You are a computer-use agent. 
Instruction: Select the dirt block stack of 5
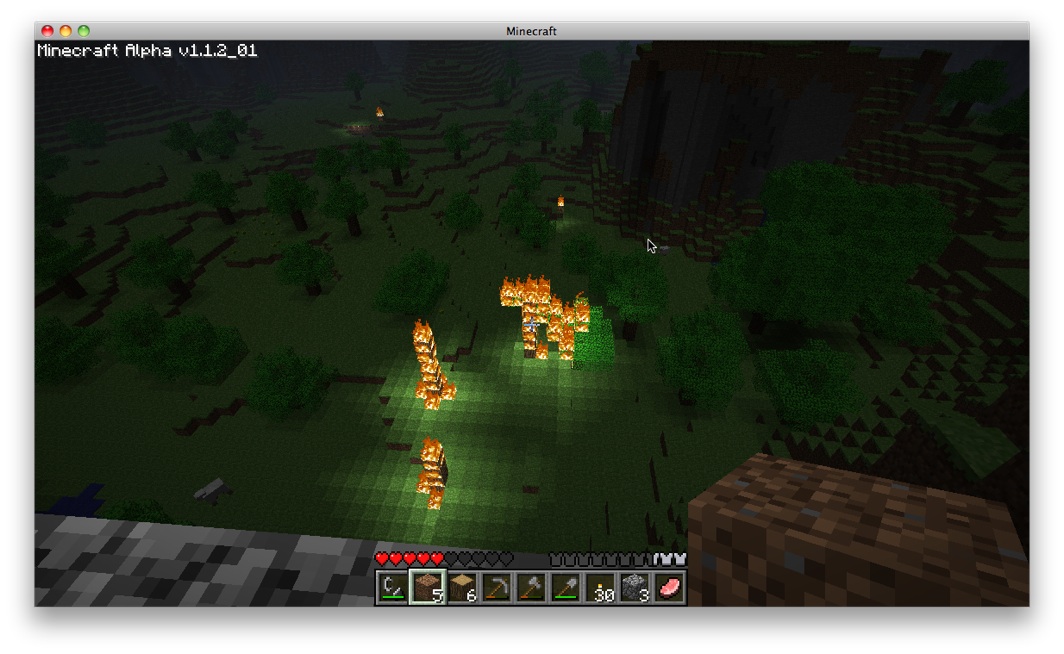click(427, 589)
